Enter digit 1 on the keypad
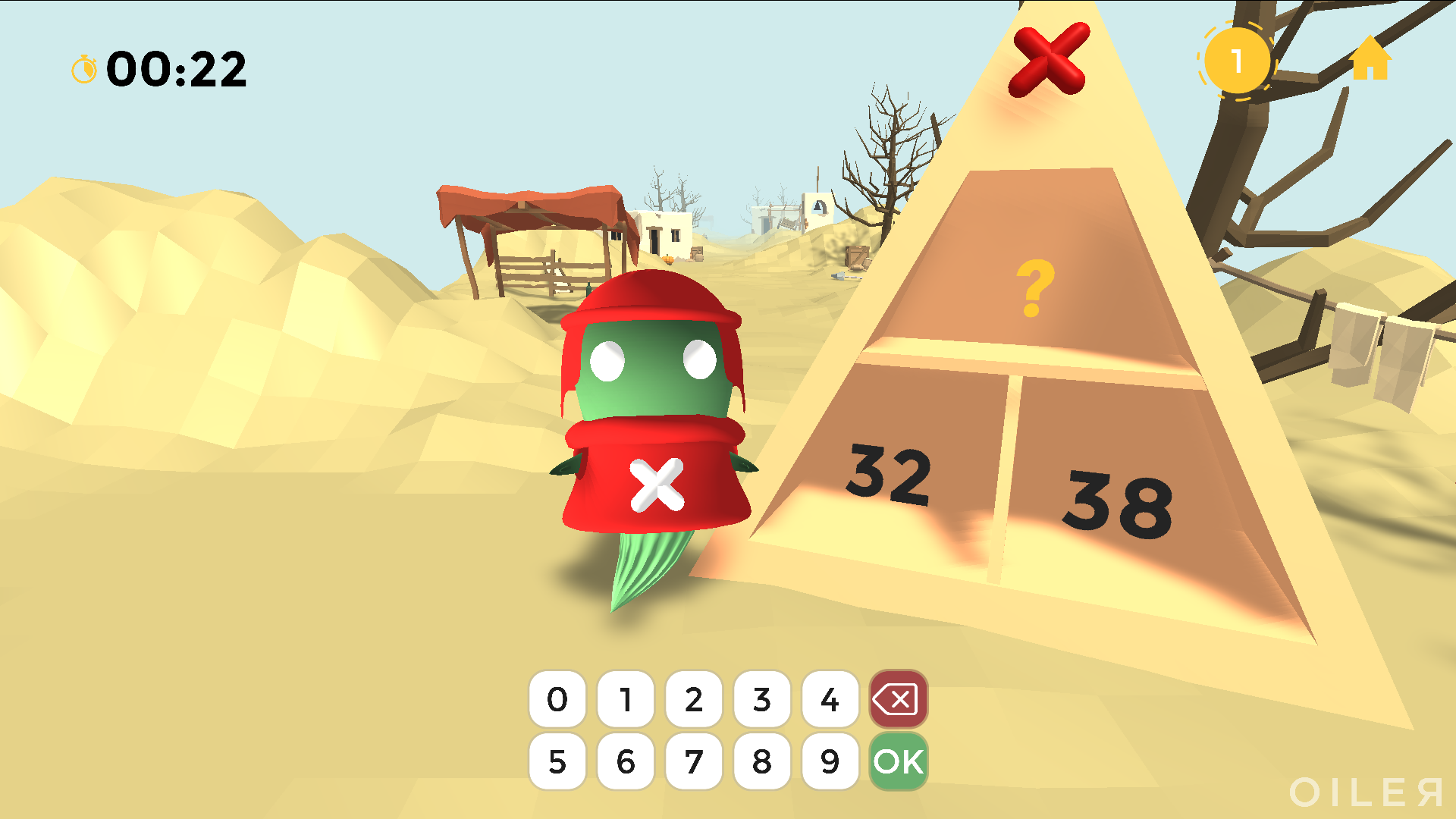The width and height of the screenshot is (1456, 819). (626, 699)
